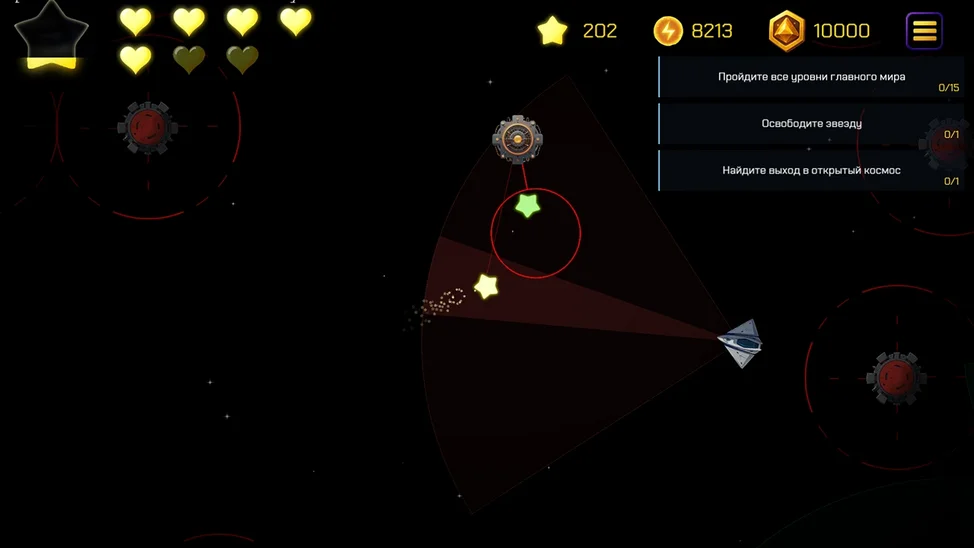Tap the lightning energy coin icon
This screenshot has width=974, height=548.
[668, 31]
